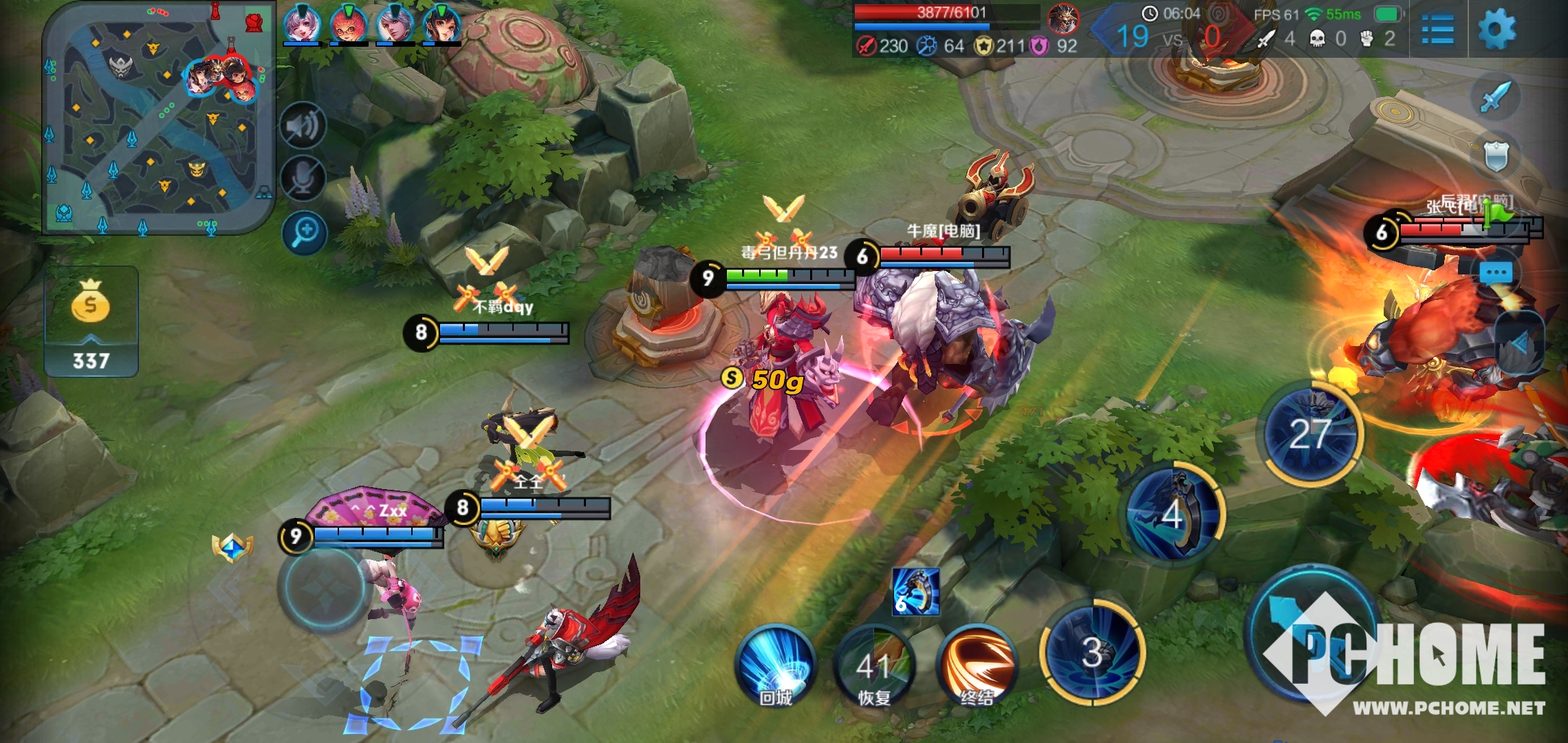The width and height of the screenshot is (1568, 743).
Task: Use the 恢复 restore ability
Action: coord(875,665)
